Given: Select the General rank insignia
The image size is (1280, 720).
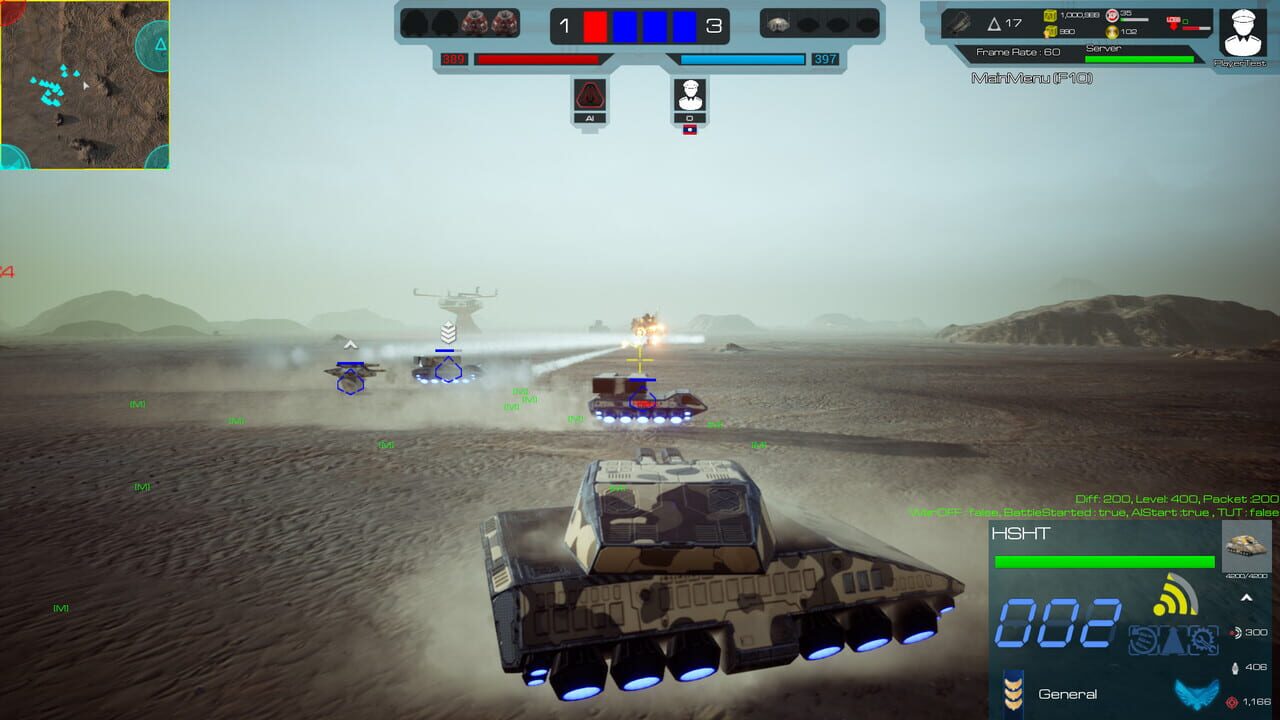Looking at the screenshot, I should [1012, 691].
